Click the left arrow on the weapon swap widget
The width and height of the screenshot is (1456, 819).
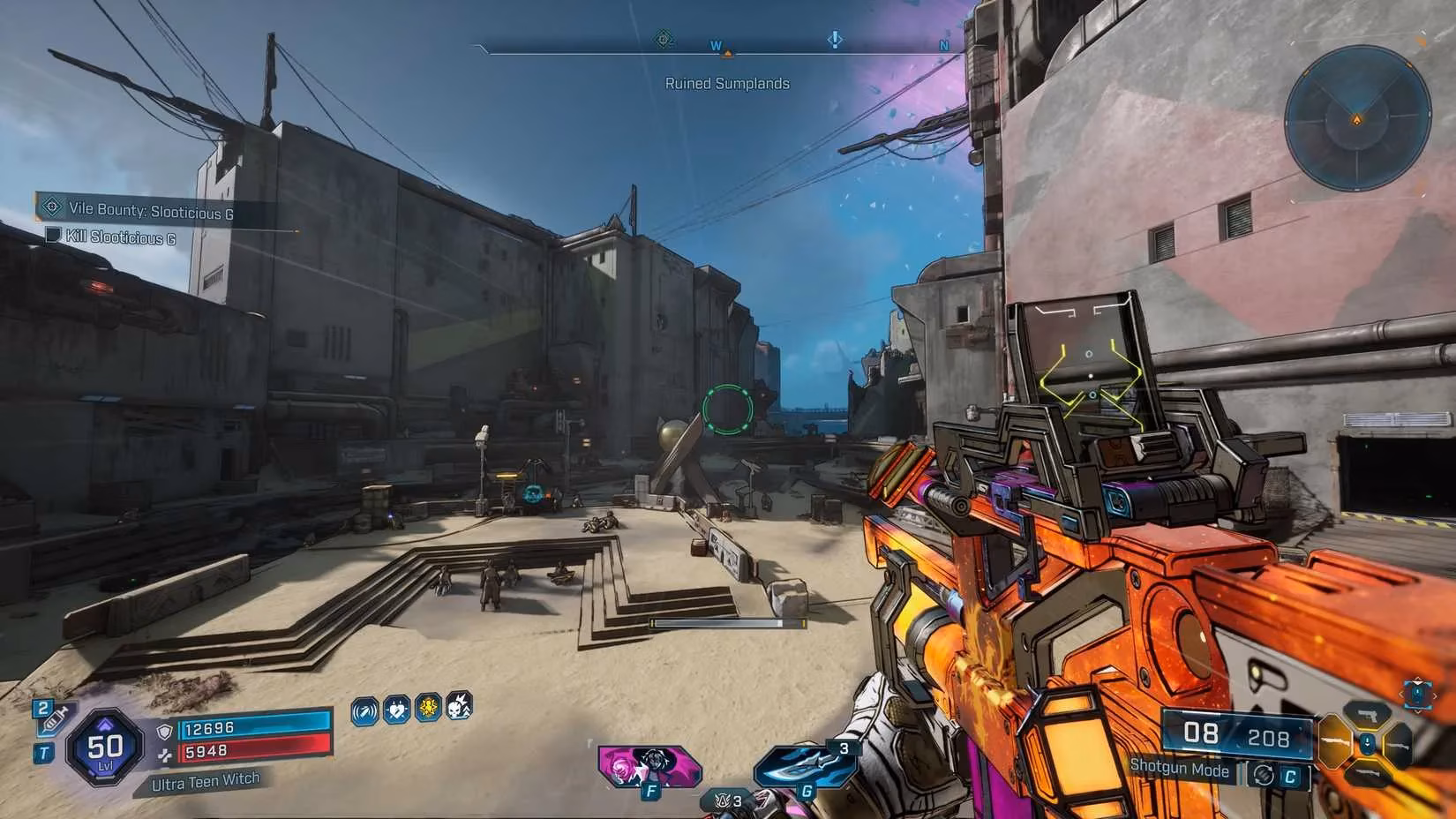pyautogui.click(x=1402, y=693)
